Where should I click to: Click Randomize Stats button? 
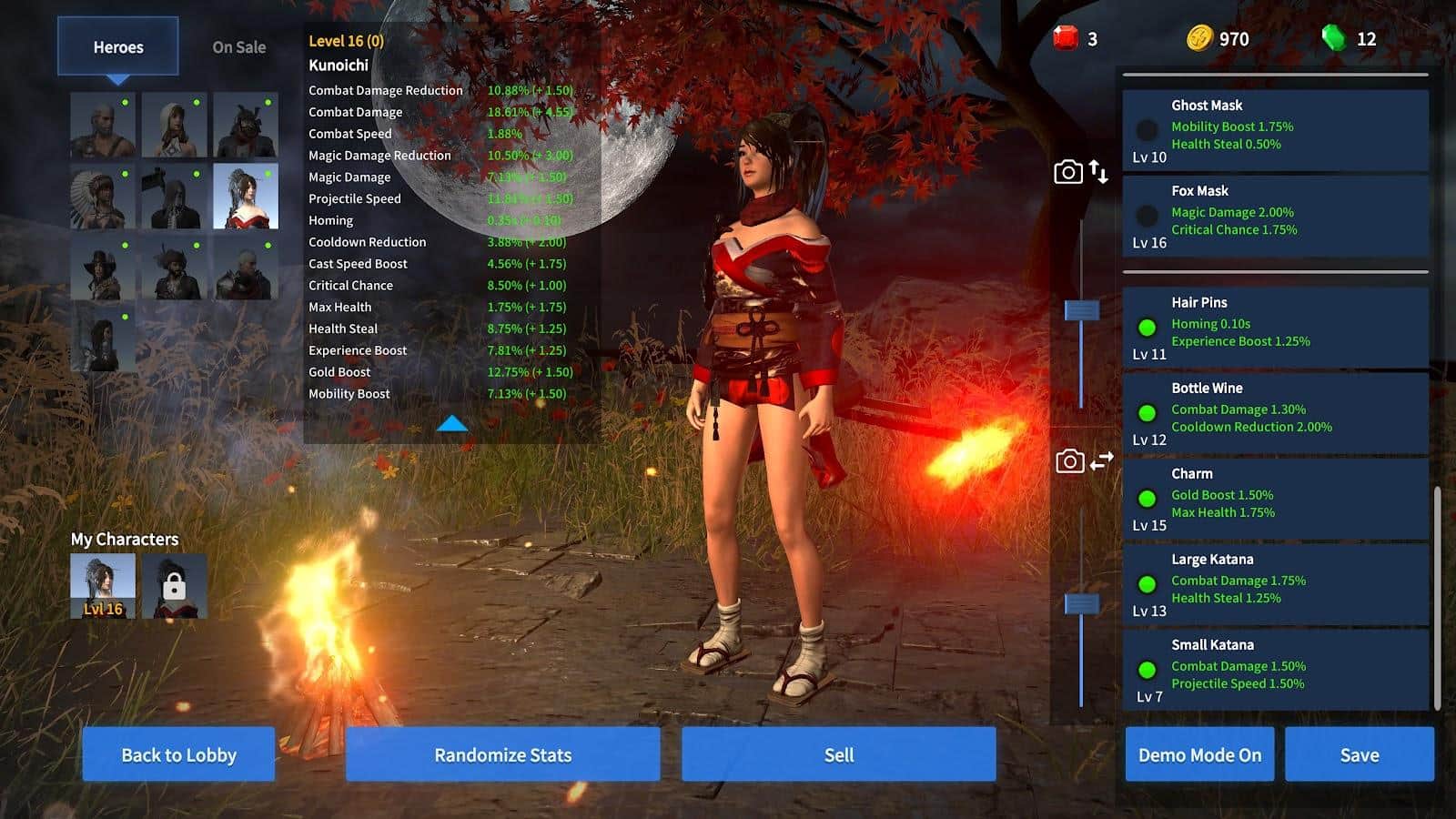pyautogui.click(x=502, y=754)
